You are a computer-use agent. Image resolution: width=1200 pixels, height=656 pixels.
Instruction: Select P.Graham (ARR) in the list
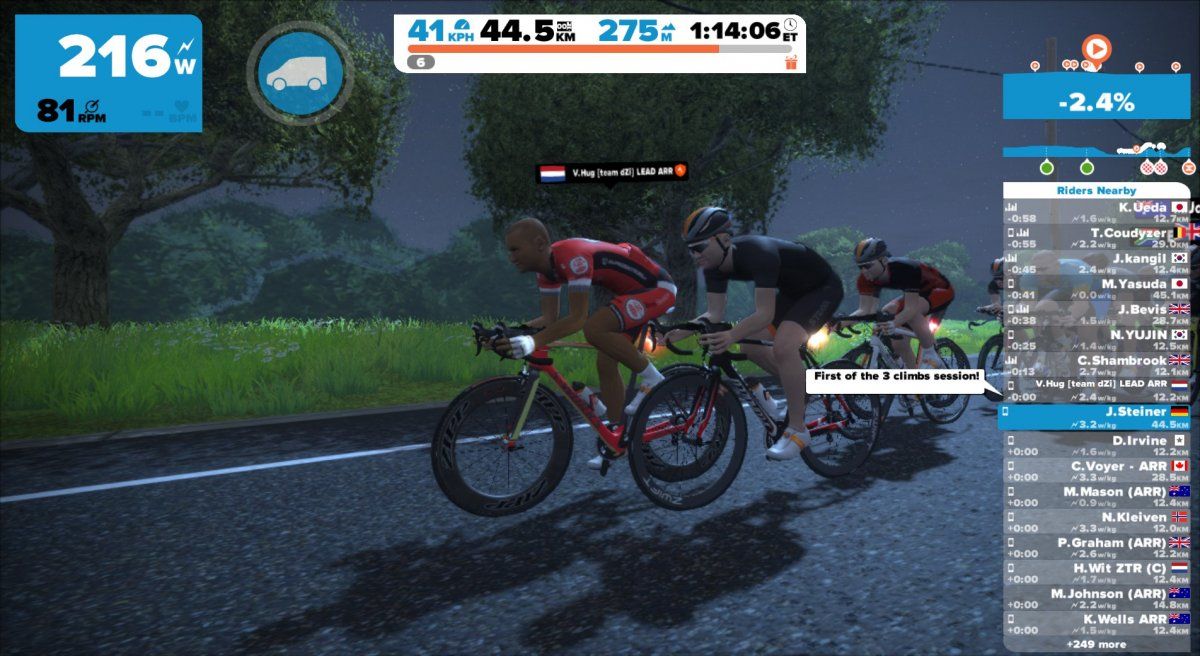1096,547
